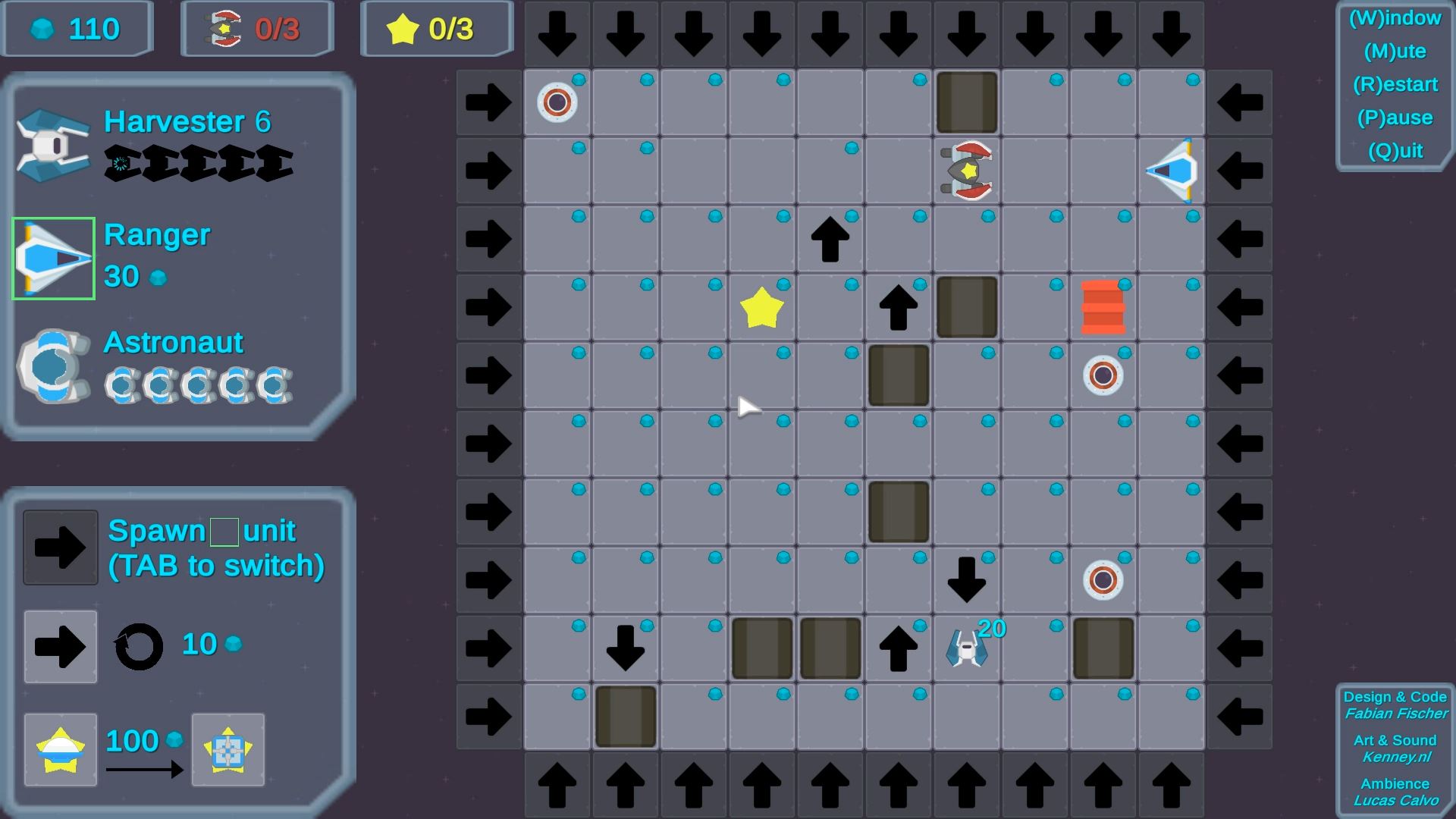Activate the Spawn unit arrow button
Image resolution: width=1456 pixels, height=819 pixels.
tap(61, 548)
